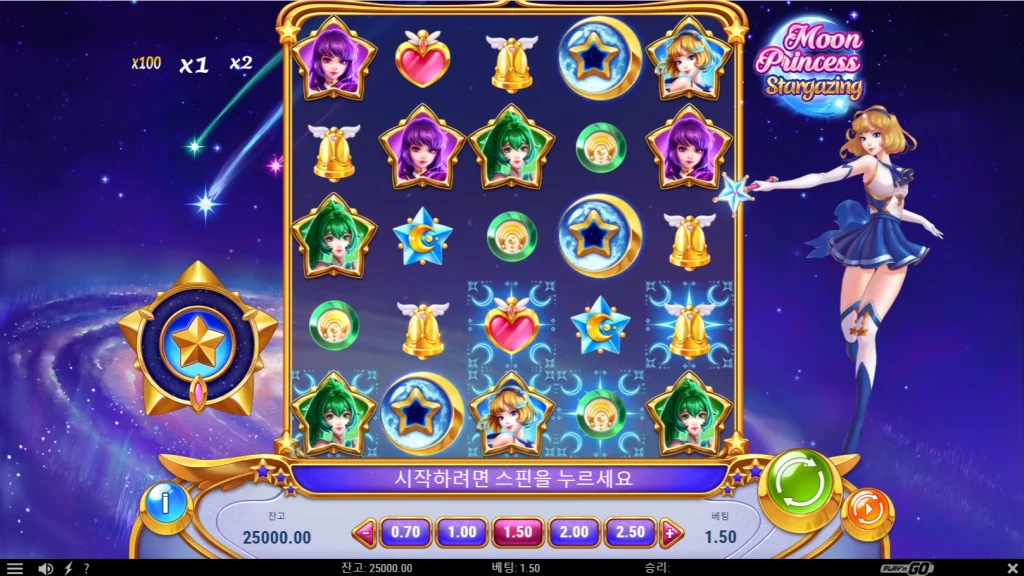Choose the 1.00 bet amount
The height and width of the screenshot is (576, 1024).
[x=462, y=533]
